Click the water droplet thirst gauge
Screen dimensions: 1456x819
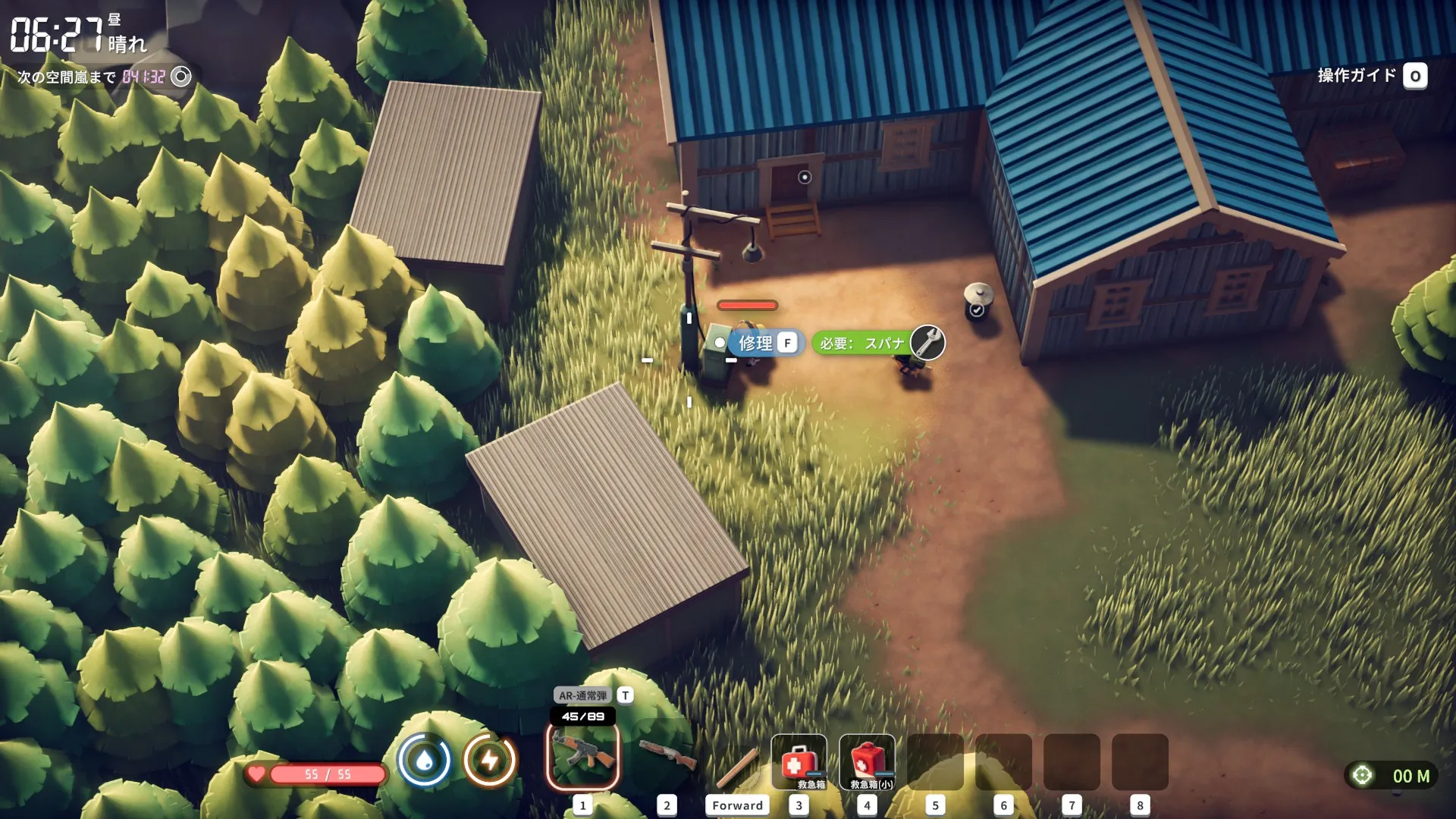point(425,760)
